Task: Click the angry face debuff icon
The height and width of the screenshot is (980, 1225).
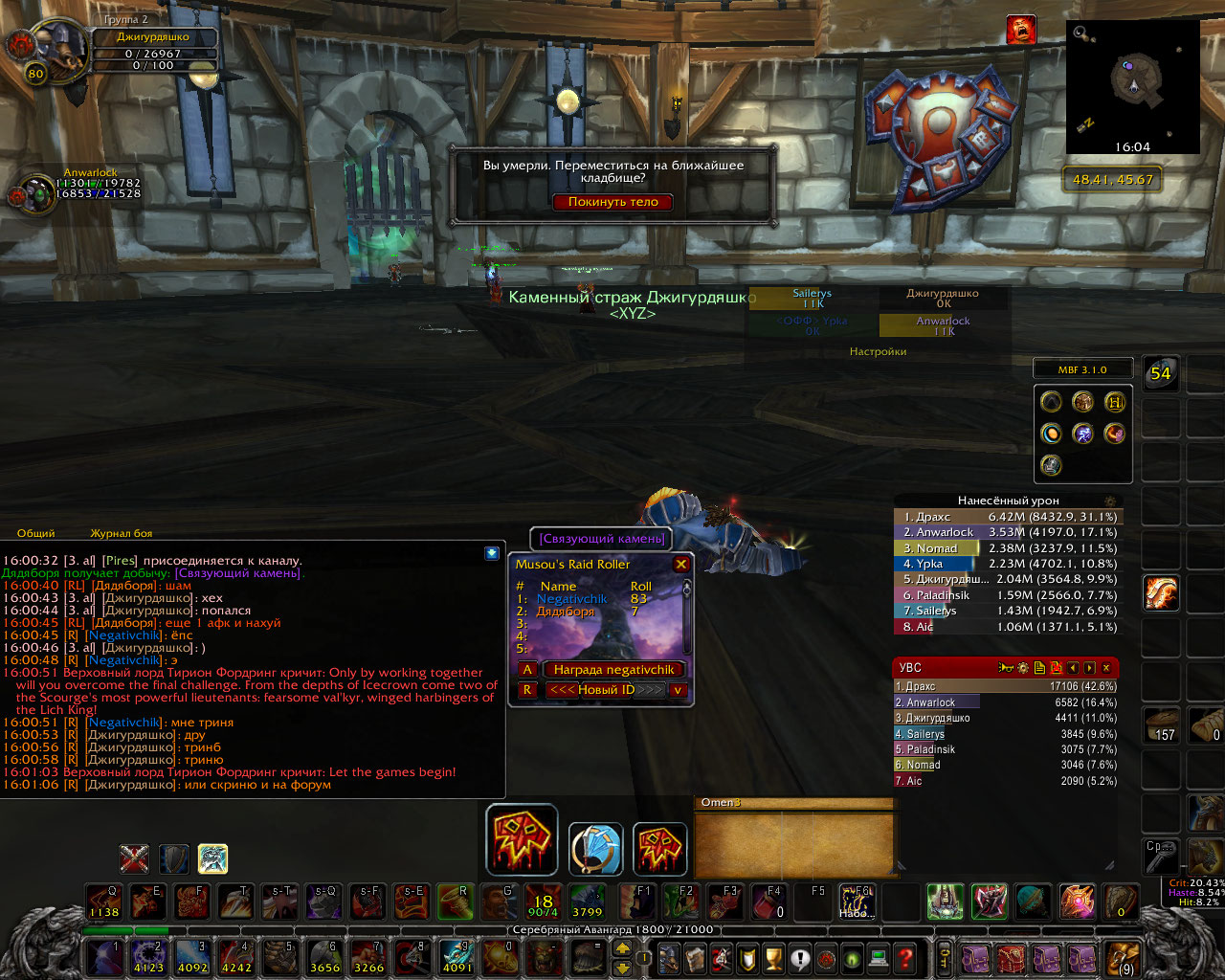Action: (1021, 30)
